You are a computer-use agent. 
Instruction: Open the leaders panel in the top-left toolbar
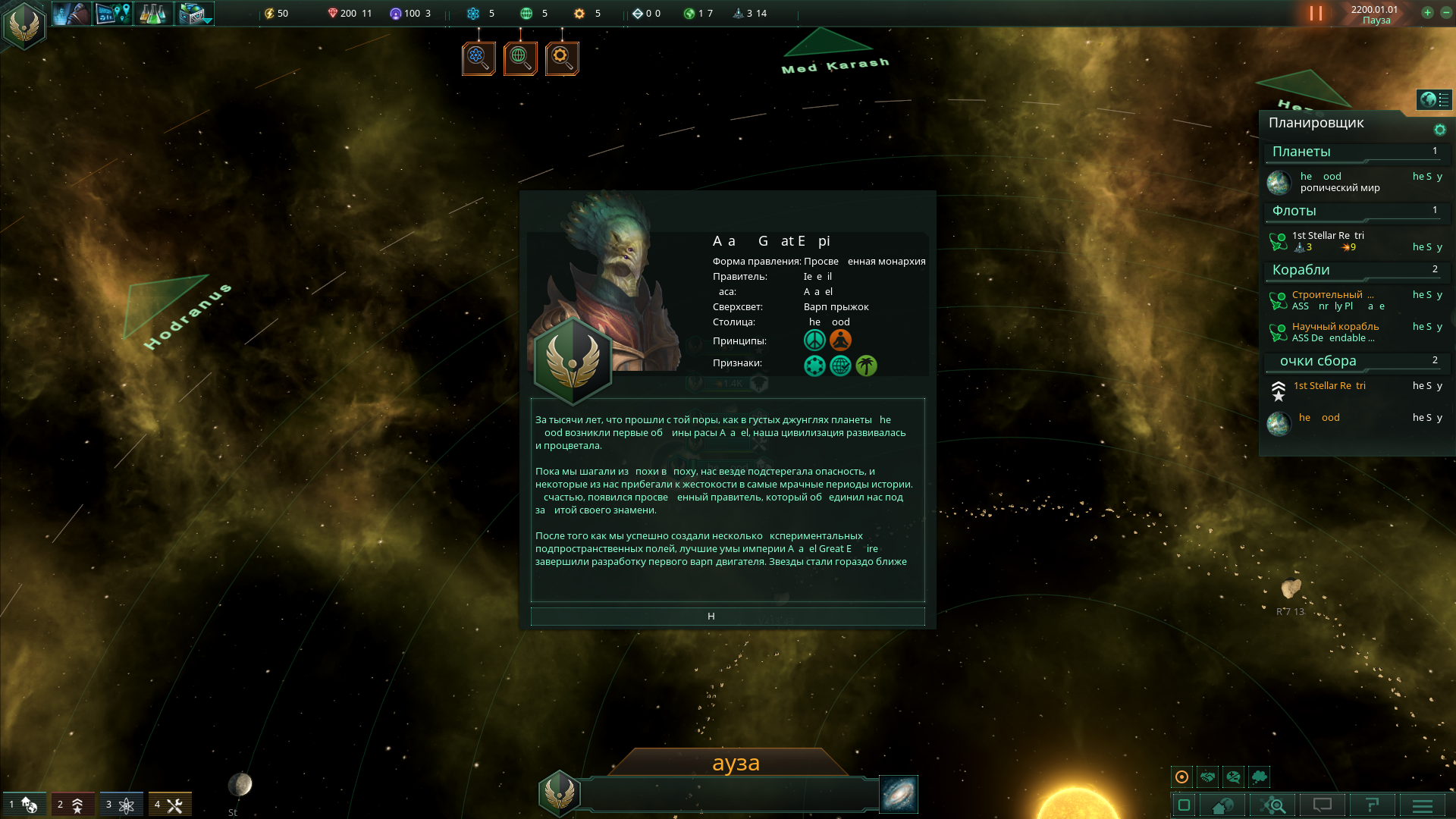point(72,13)
